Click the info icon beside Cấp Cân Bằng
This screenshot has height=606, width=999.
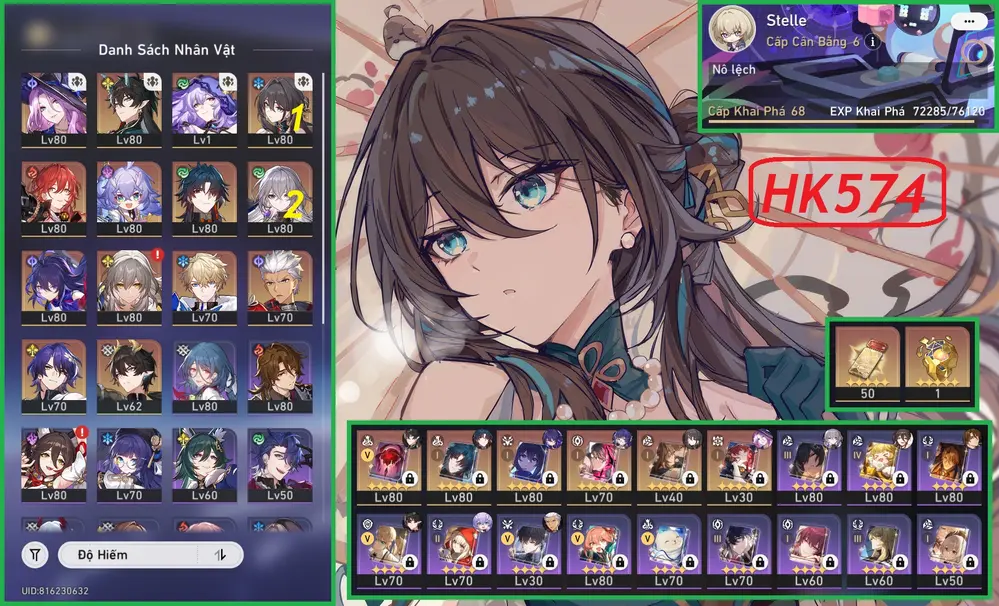(x=872, y=42)
